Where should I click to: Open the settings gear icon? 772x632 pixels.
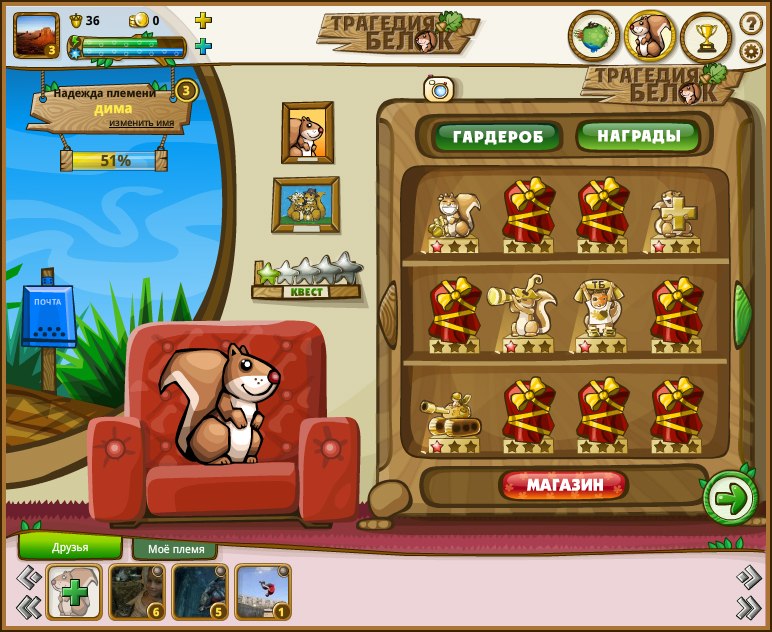751,51
